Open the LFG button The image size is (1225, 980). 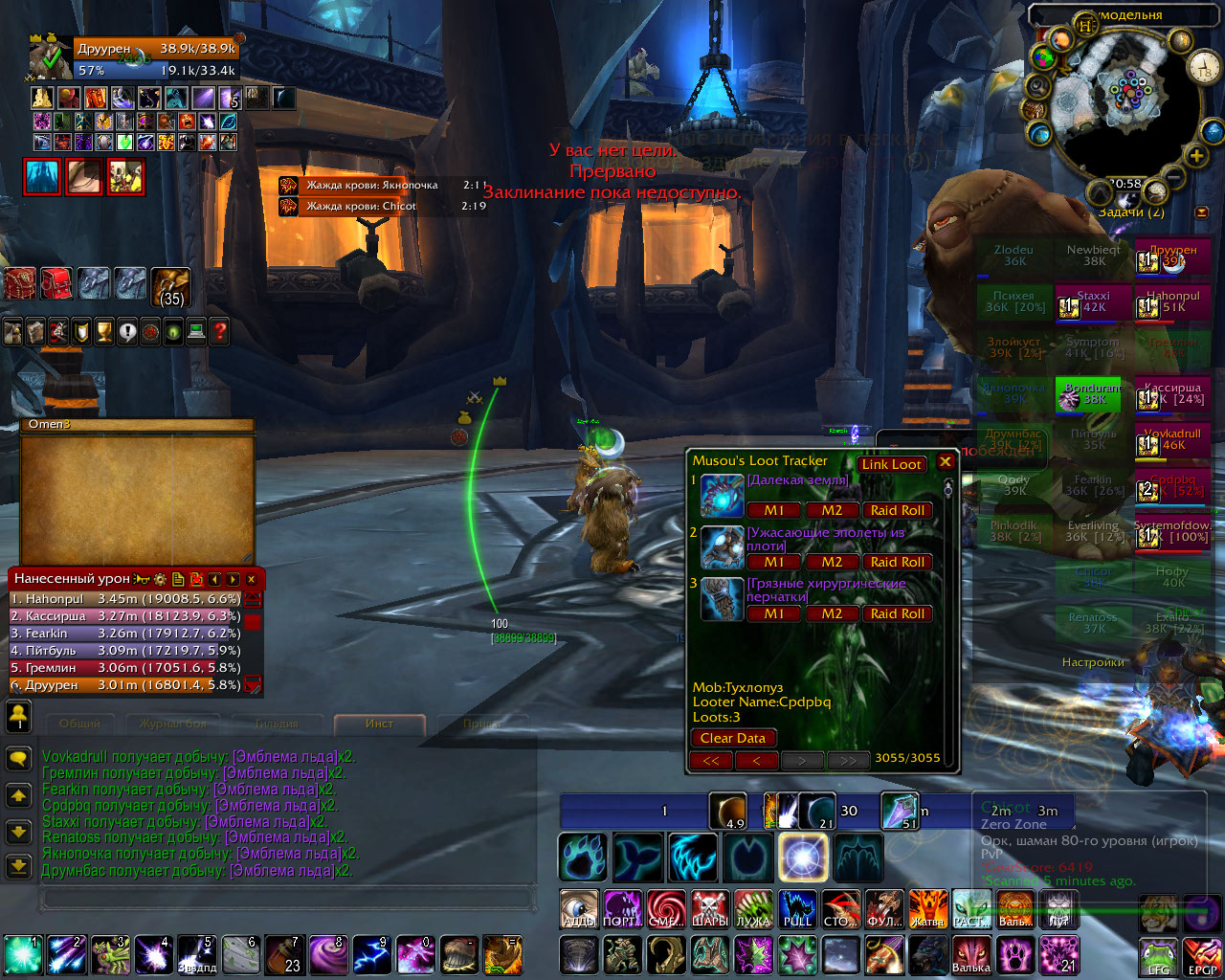coord(1158,957)
